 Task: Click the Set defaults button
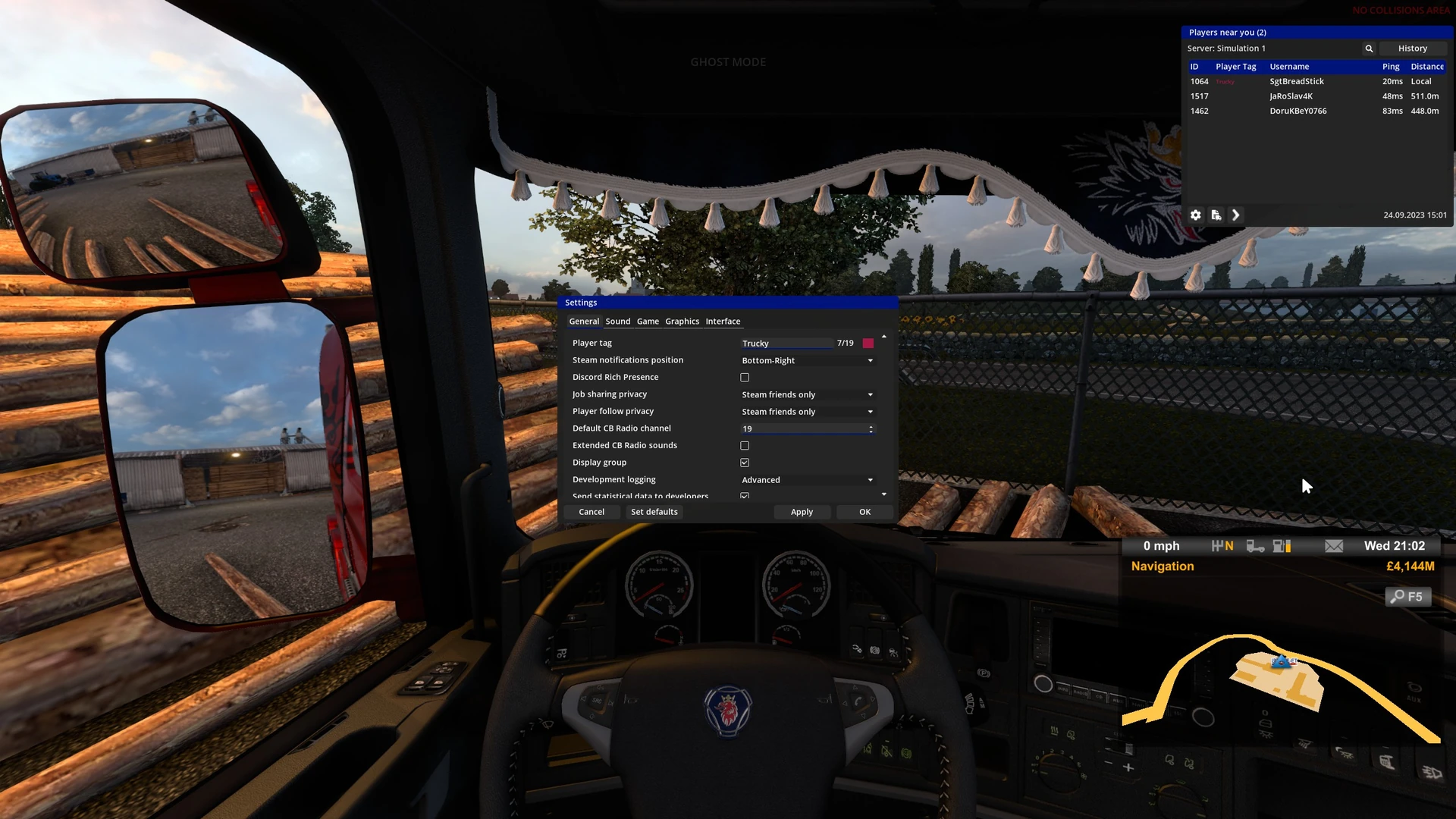[x=654, y=512]
